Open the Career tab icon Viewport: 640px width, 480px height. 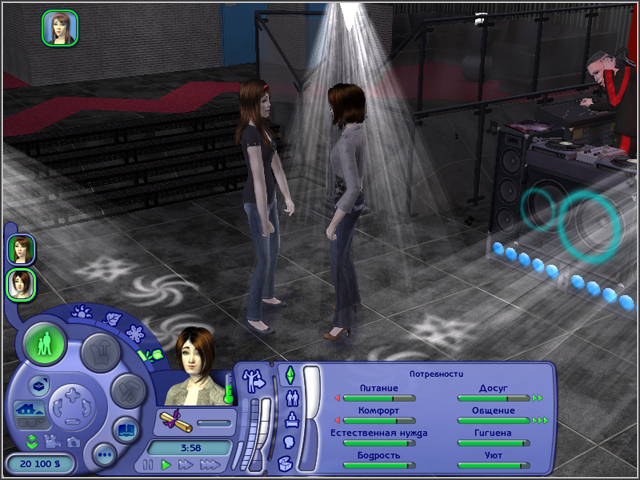289,419
